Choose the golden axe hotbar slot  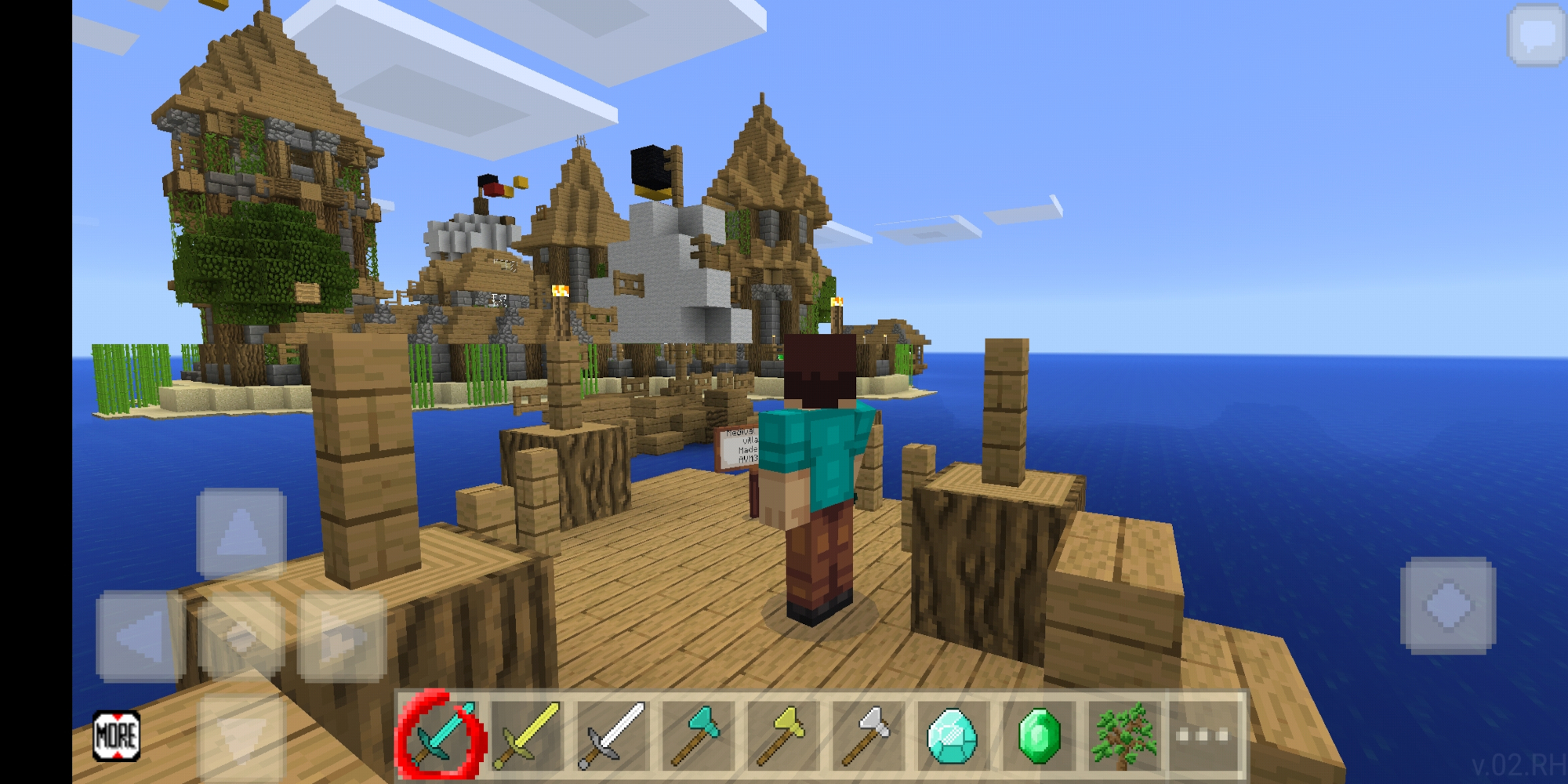click(782, 735)
